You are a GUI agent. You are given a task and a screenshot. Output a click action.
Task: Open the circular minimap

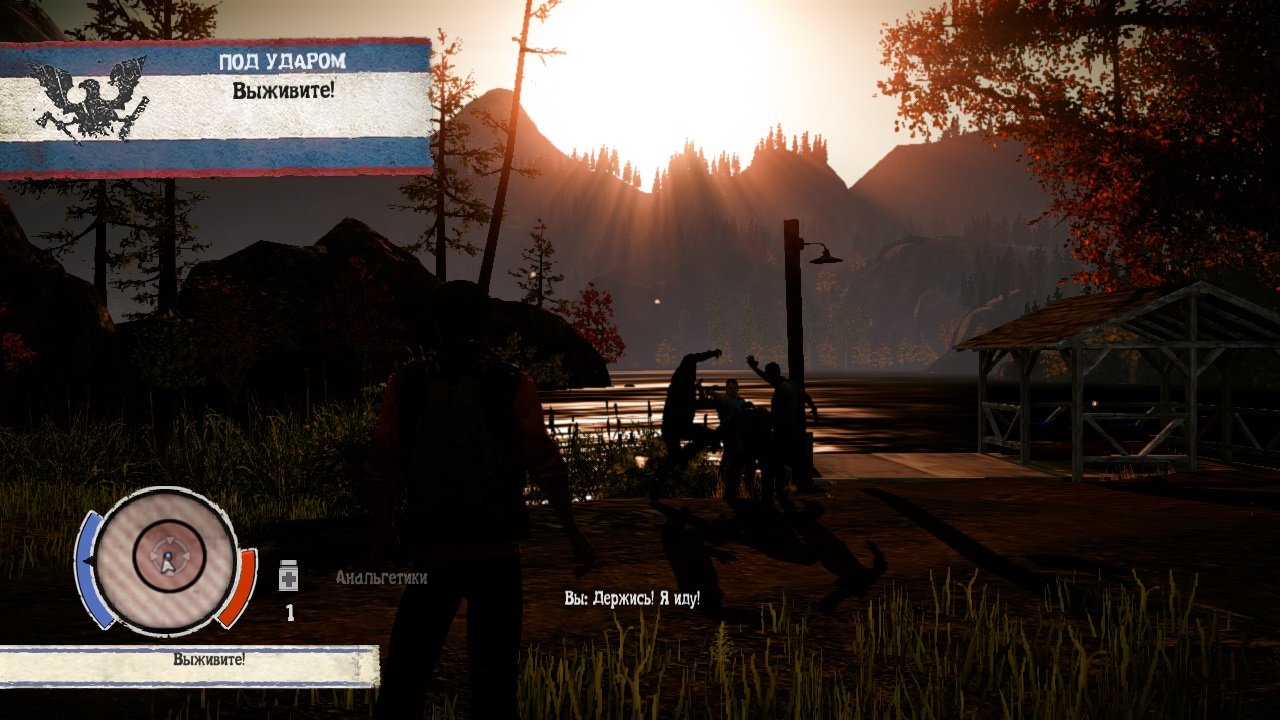(x=168, y=559)
